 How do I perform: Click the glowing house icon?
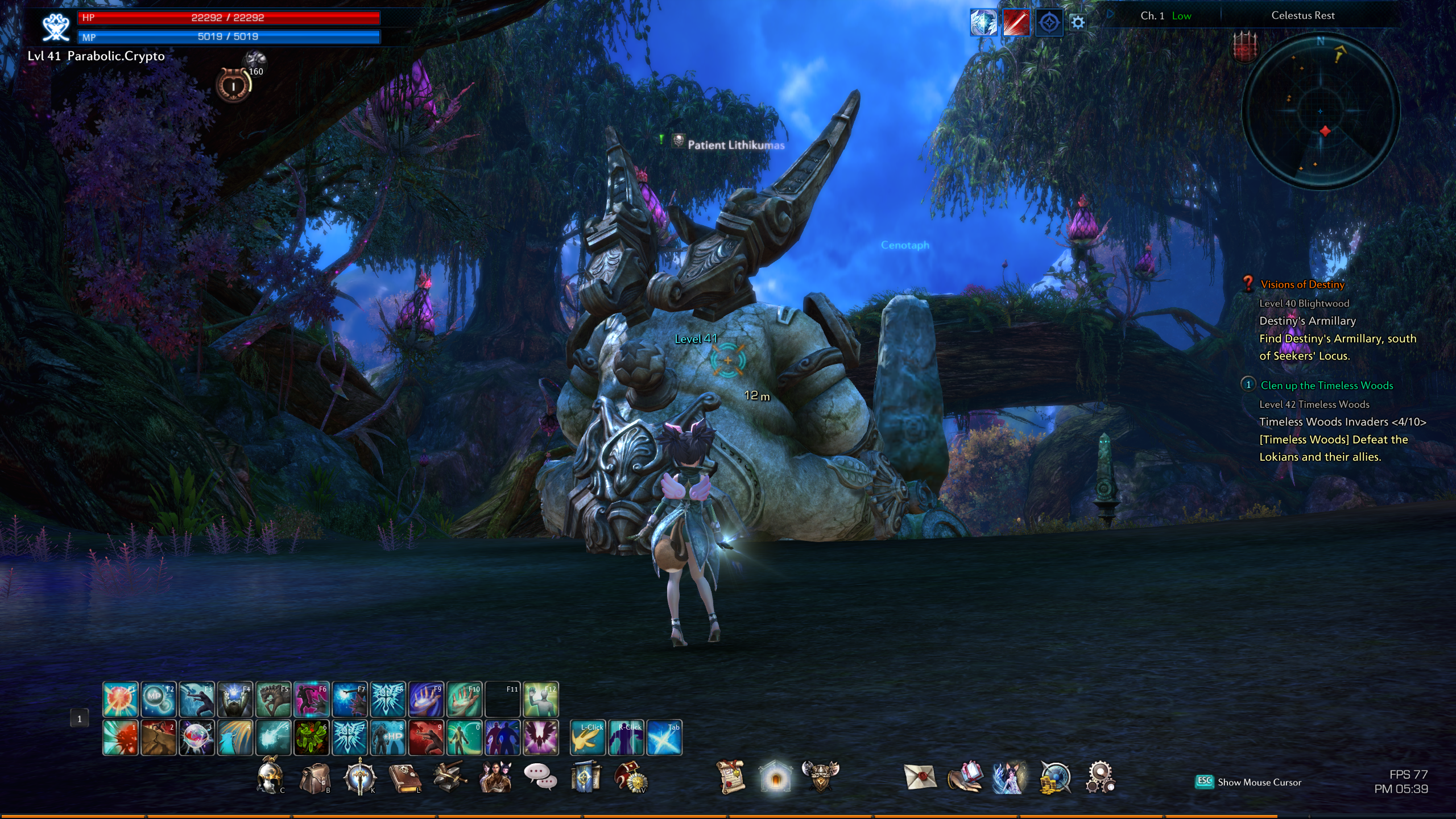tap(775, 777)
